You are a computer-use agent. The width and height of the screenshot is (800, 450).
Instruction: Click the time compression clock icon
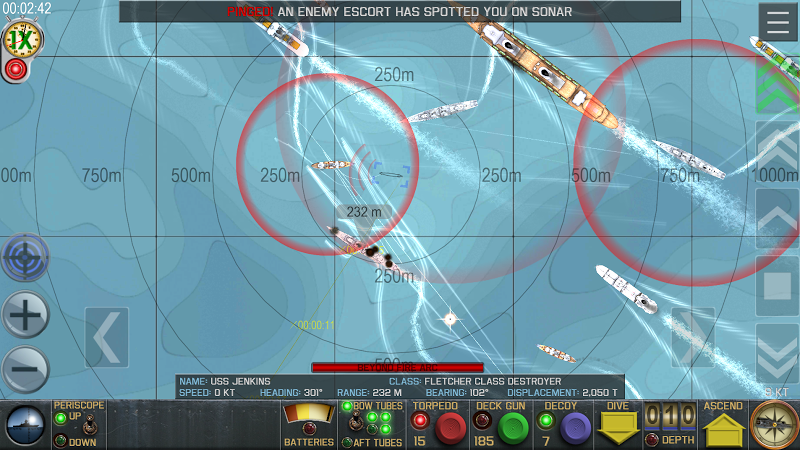pyautogui.click(x=22, y=39)
